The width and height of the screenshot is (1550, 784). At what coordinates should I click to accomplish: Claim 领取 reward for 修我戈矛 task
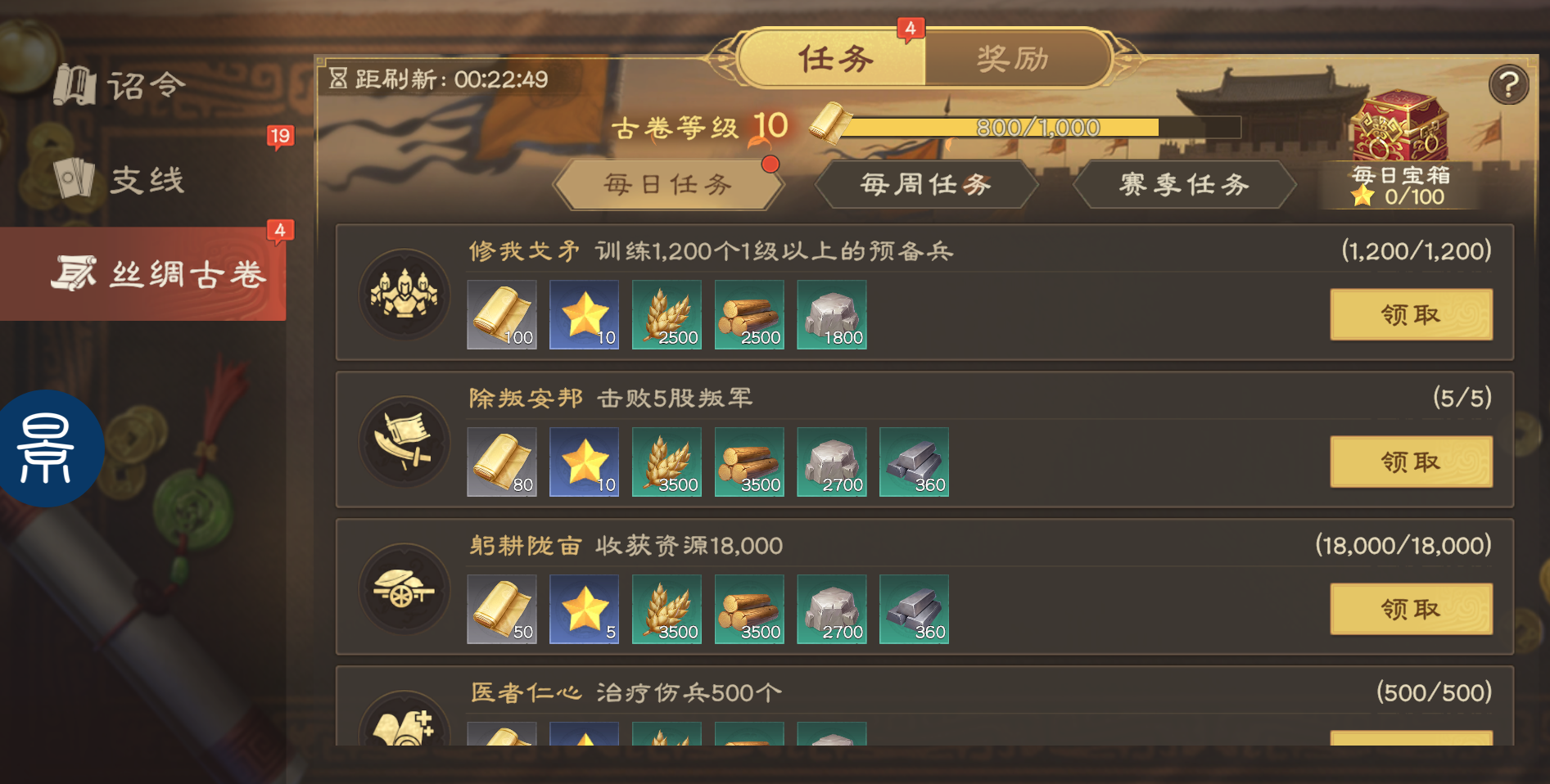1410,314
